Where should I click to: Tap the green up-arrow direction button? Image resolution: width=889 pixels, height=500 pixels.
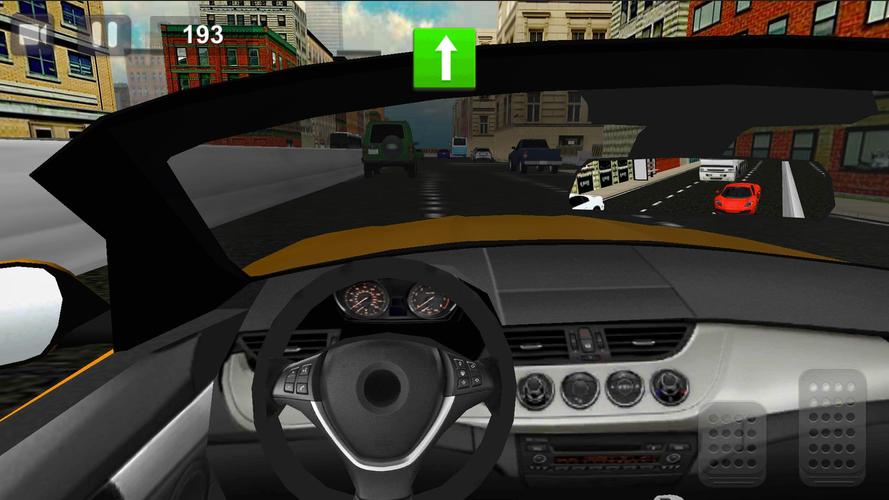point(444,56)
